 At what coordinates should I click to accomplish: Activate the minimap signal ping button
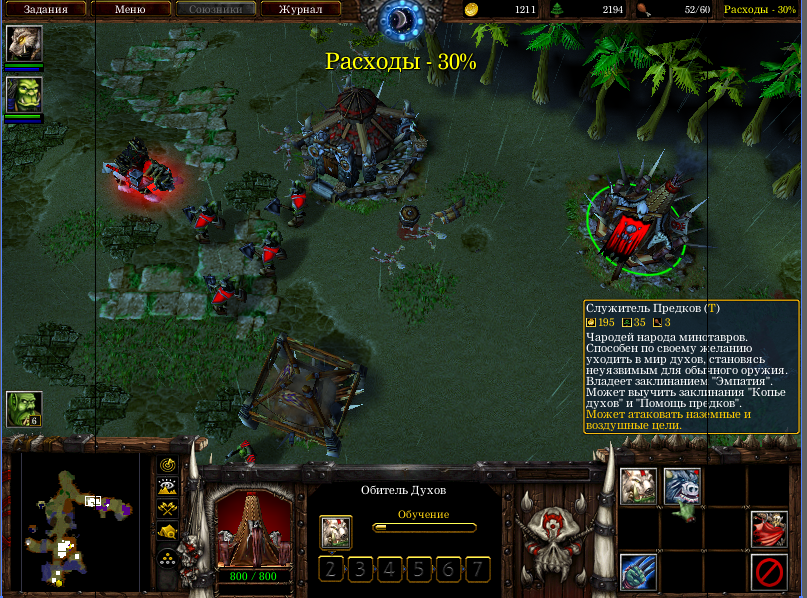point(168,466)
